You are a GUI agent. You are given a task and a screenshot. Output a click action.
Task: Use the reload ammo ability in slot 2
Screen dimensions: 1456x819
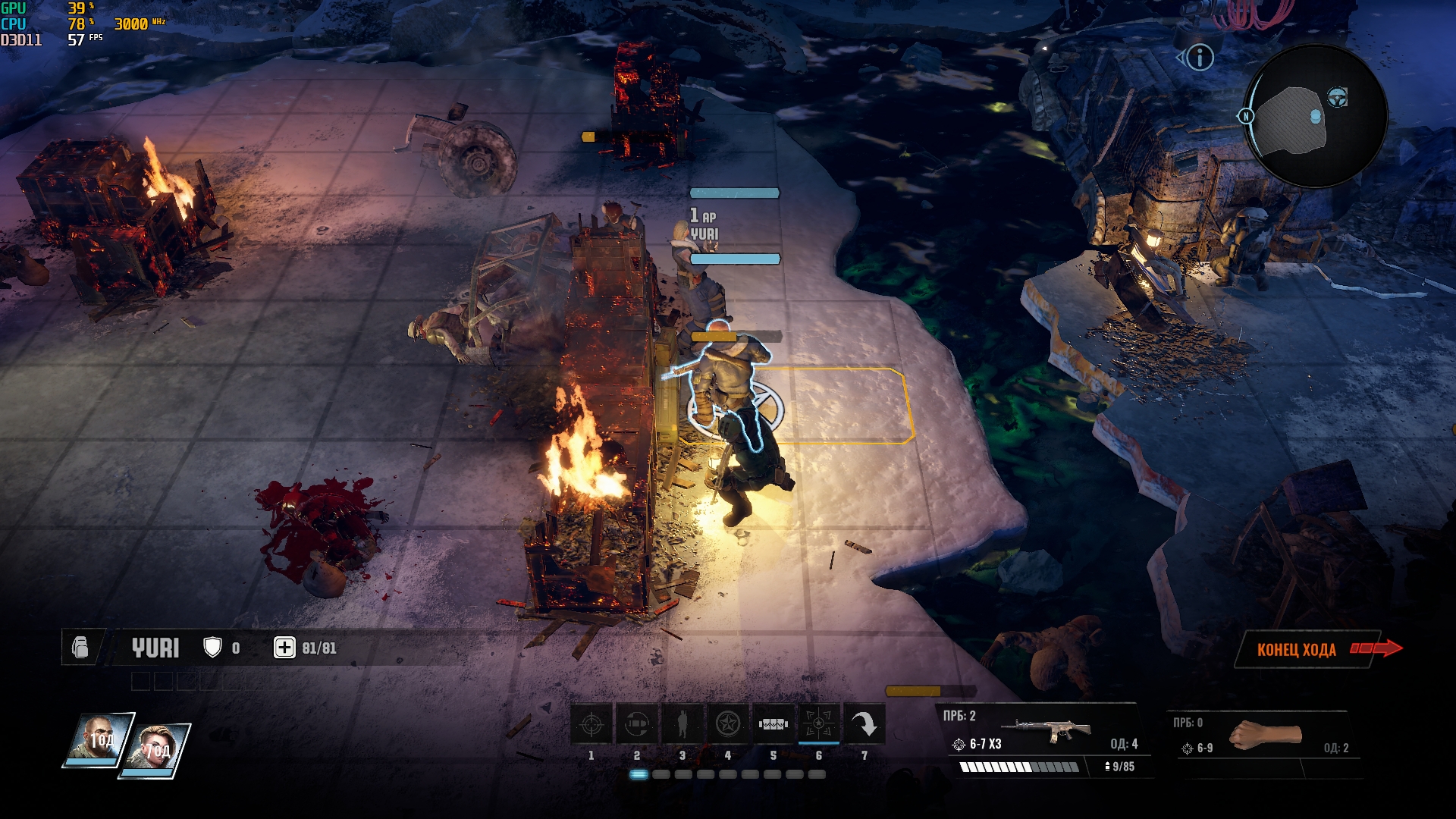coord(637,725)
